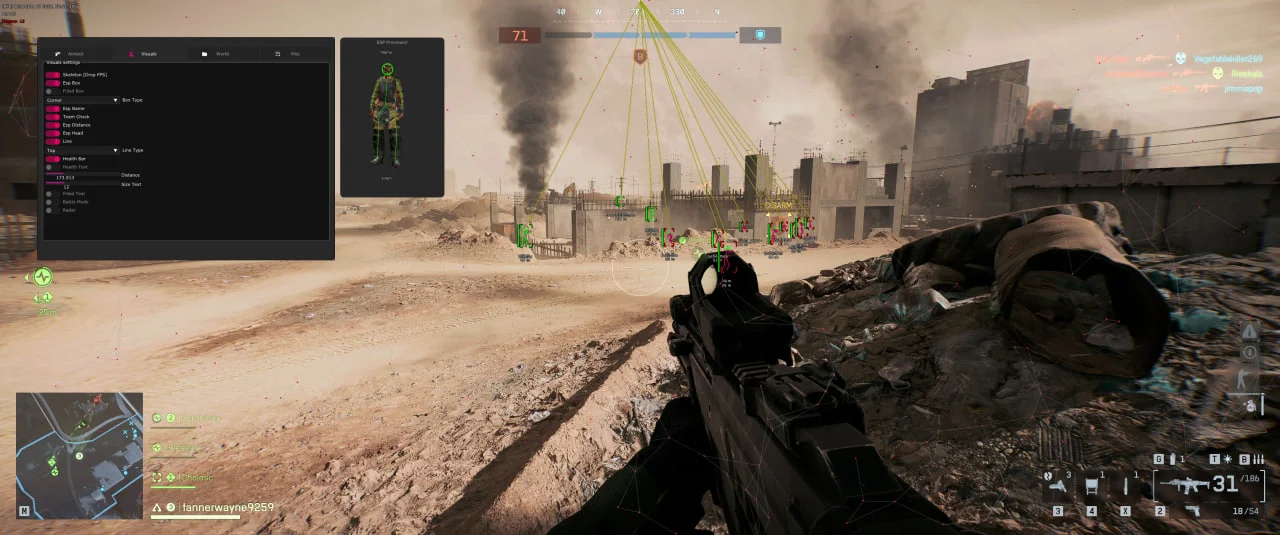
Task: Choose the handheld gadget with count 3
Action: point(1057,487)
